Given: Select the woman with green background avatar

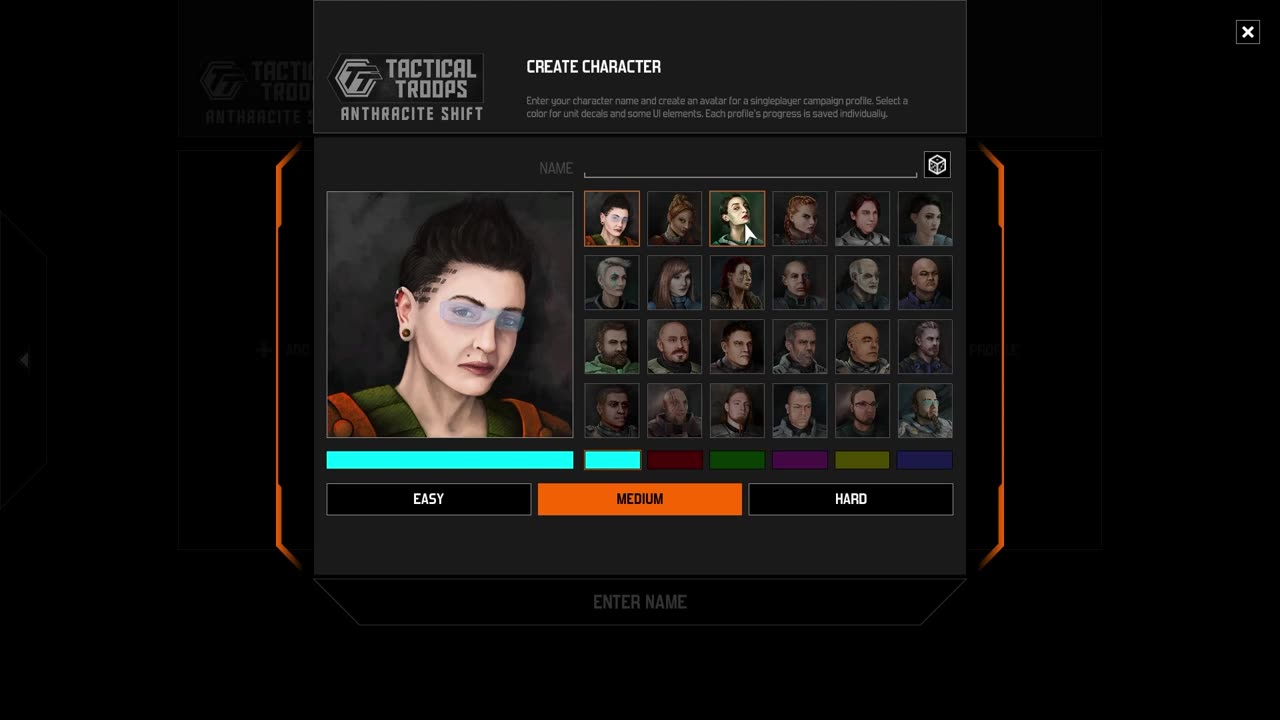Looking at the screenshot, I should (x=737, y=218).
